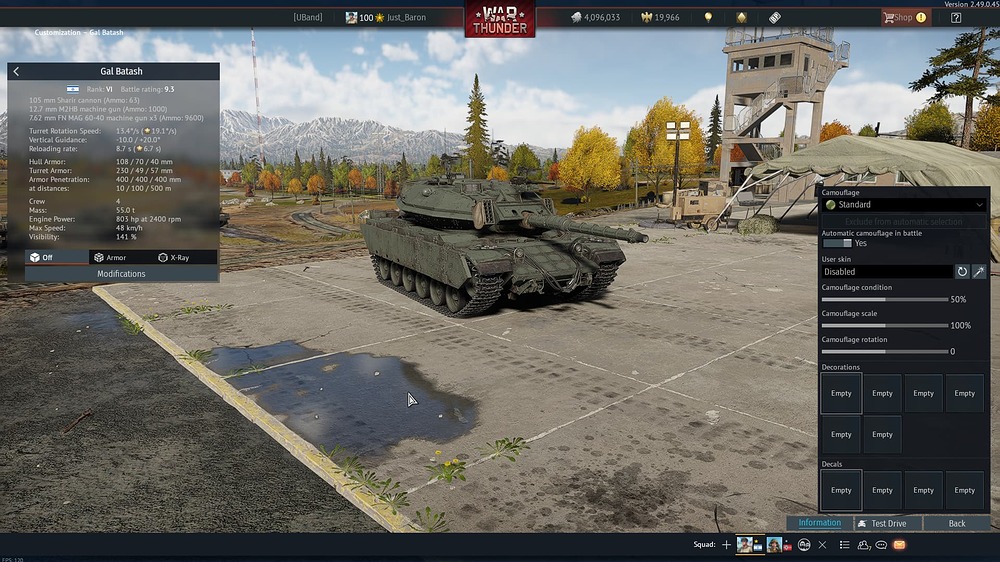Switch the view mode to Armor
This screenshot has width=1000, height=562.
[109, 257]
